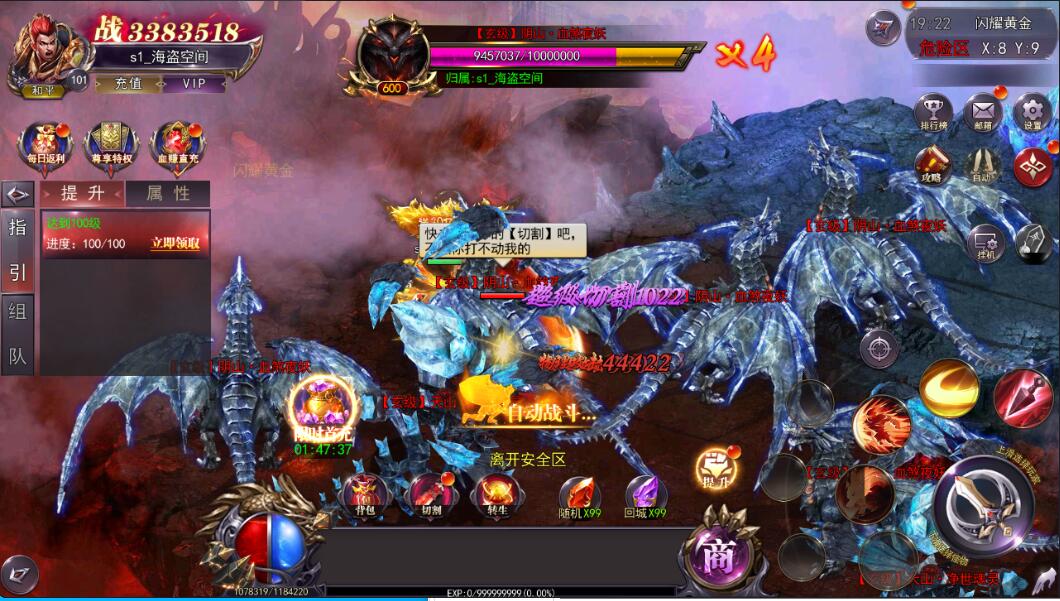
Task: Open the 攻略 strategy guide book
Action: [x=932, y=163]
